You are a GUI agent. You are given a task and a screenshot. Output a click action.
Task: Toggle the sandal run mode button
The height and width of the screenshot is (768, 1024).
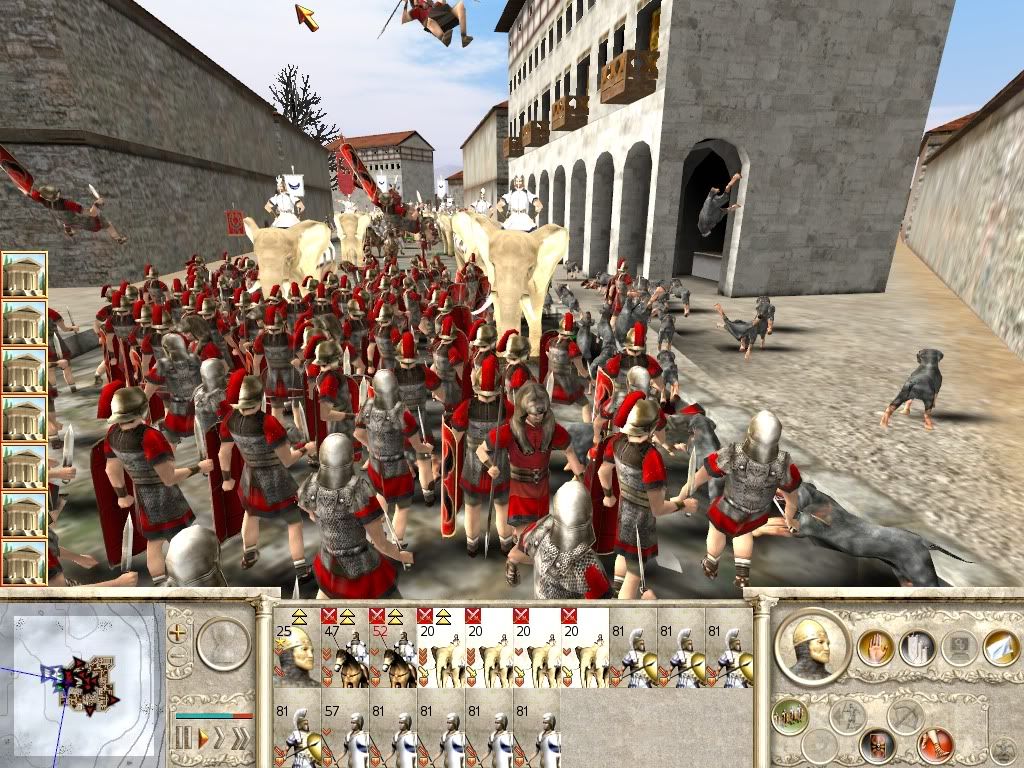point(937,745)
